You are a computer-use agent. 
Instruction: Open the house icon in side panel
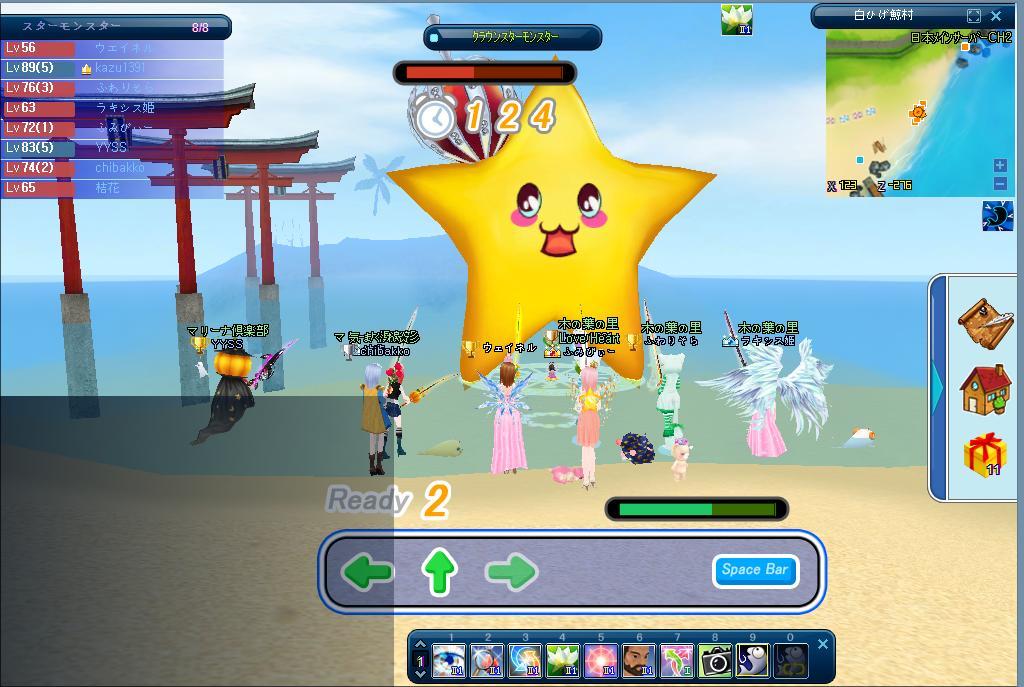click(x=985, y=389)
